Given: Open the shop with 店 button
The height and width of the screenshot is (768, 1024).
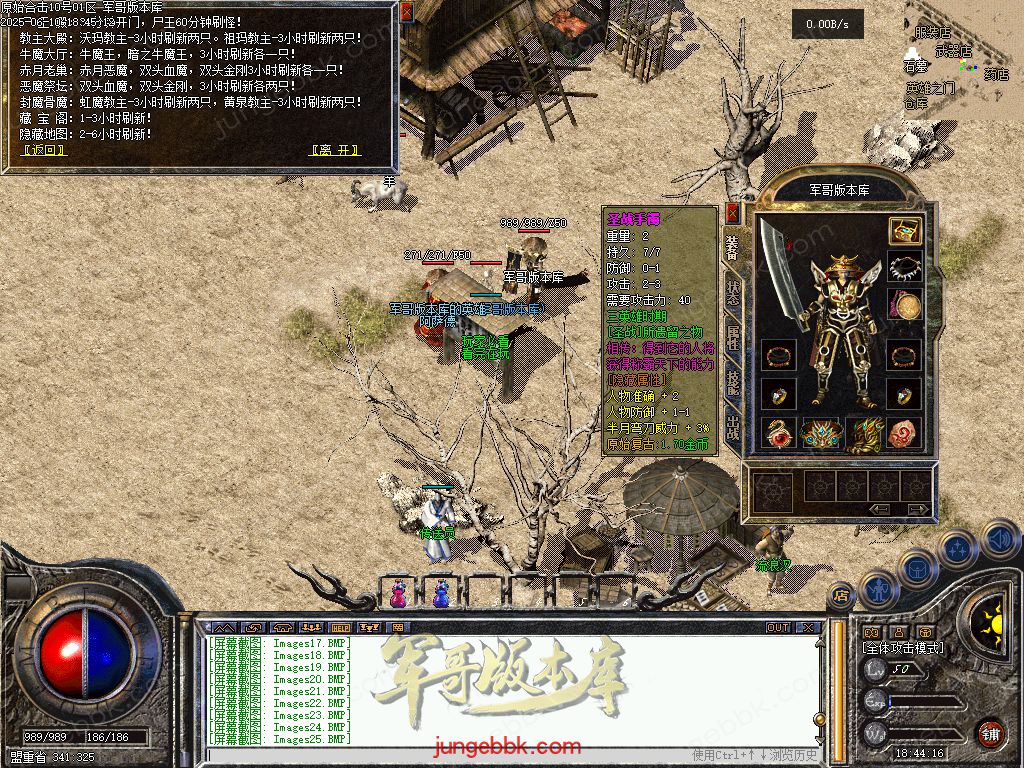Looking at the screenshot, I should pyautogui.click(x=841, y=595).
